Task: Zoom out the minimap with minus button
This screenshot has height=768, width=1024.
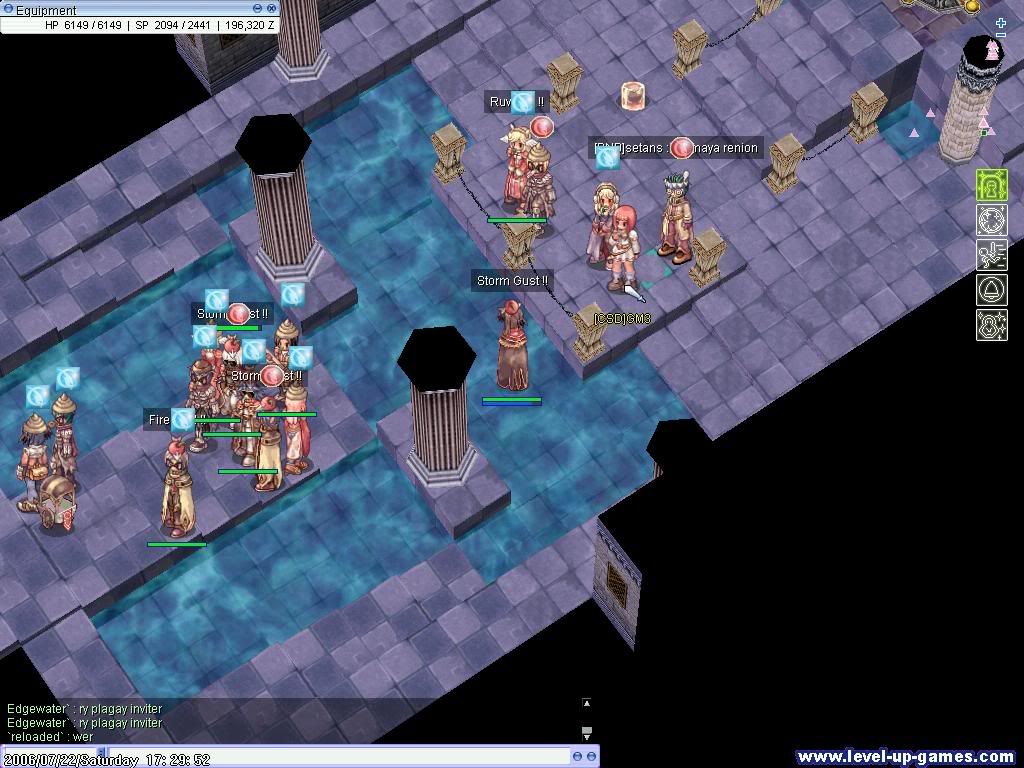Action: [x=1001, y=36]
